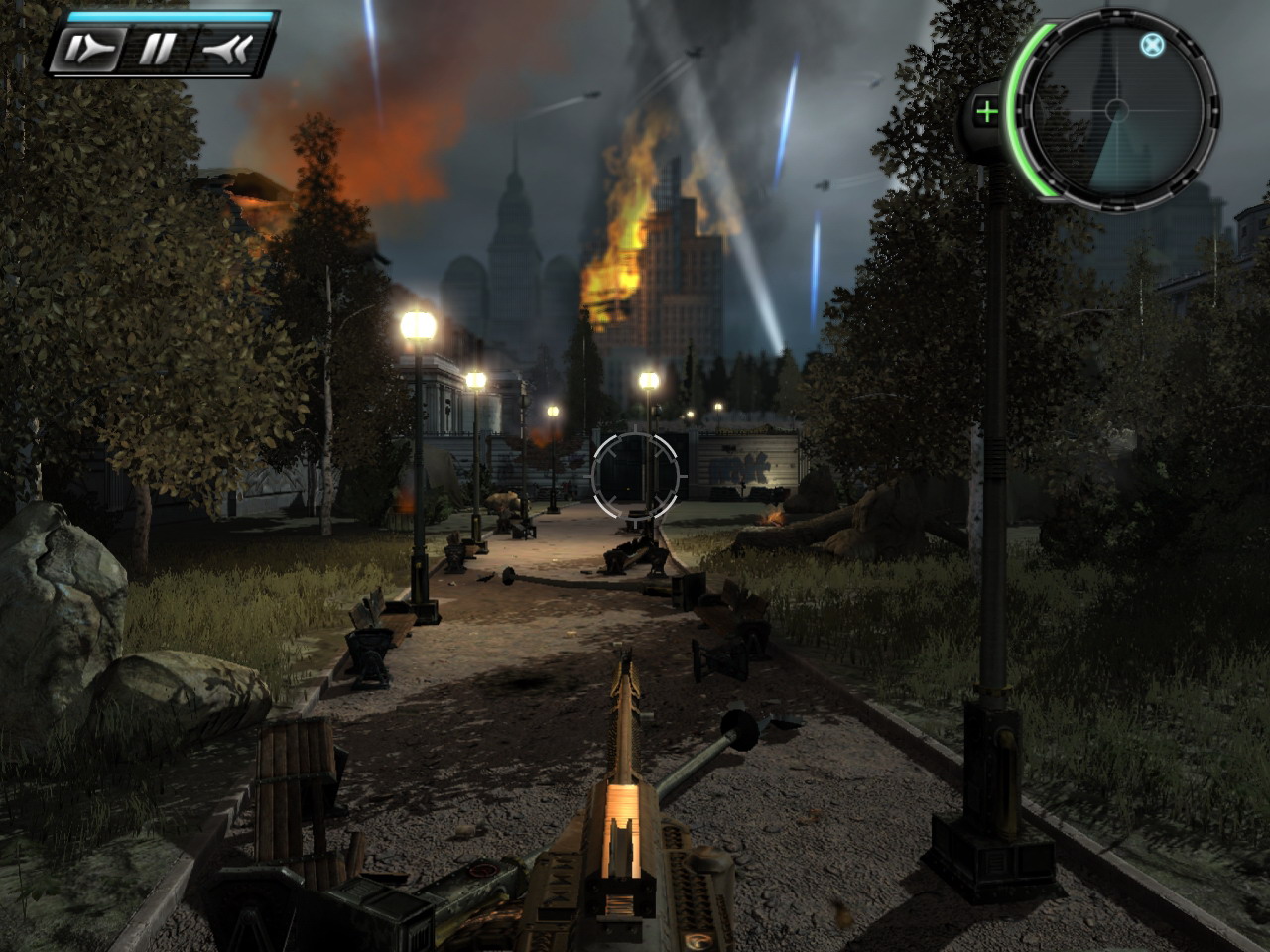Click the circular radar minimap
Viewport: 1270px width, 952px height.
point(1117,109)
